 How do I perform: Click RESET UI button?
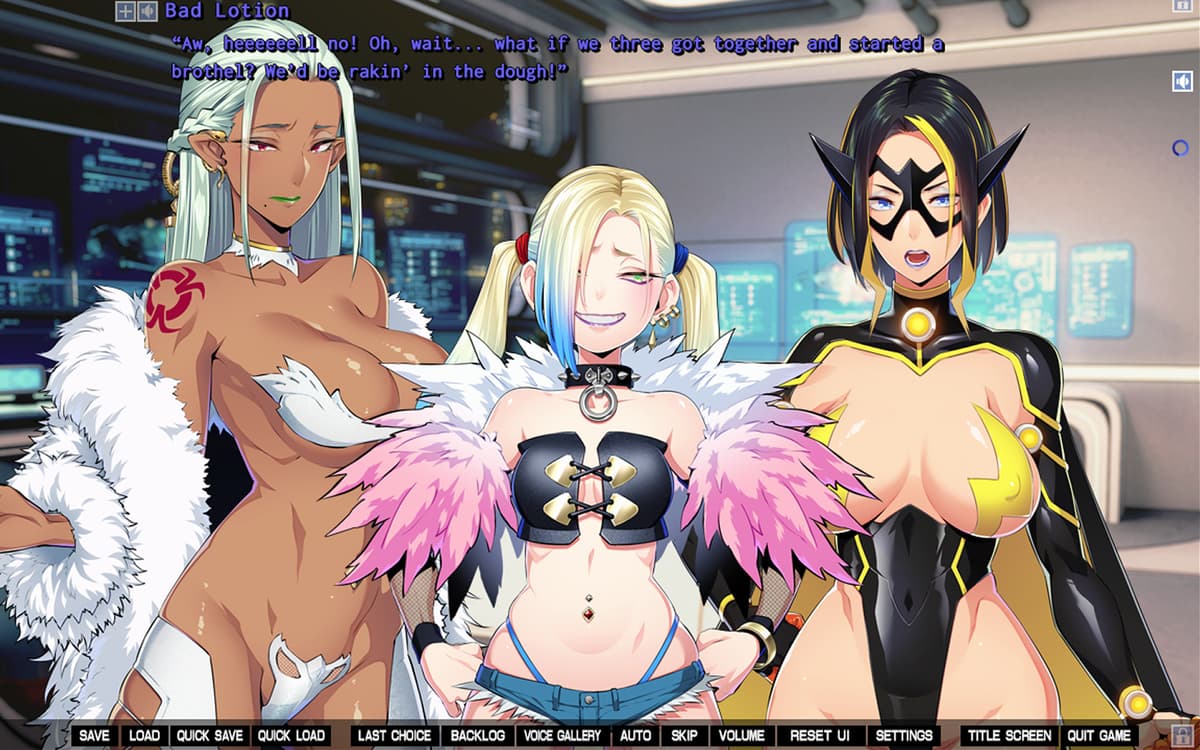pyautogui.click(x=820, y=736)
